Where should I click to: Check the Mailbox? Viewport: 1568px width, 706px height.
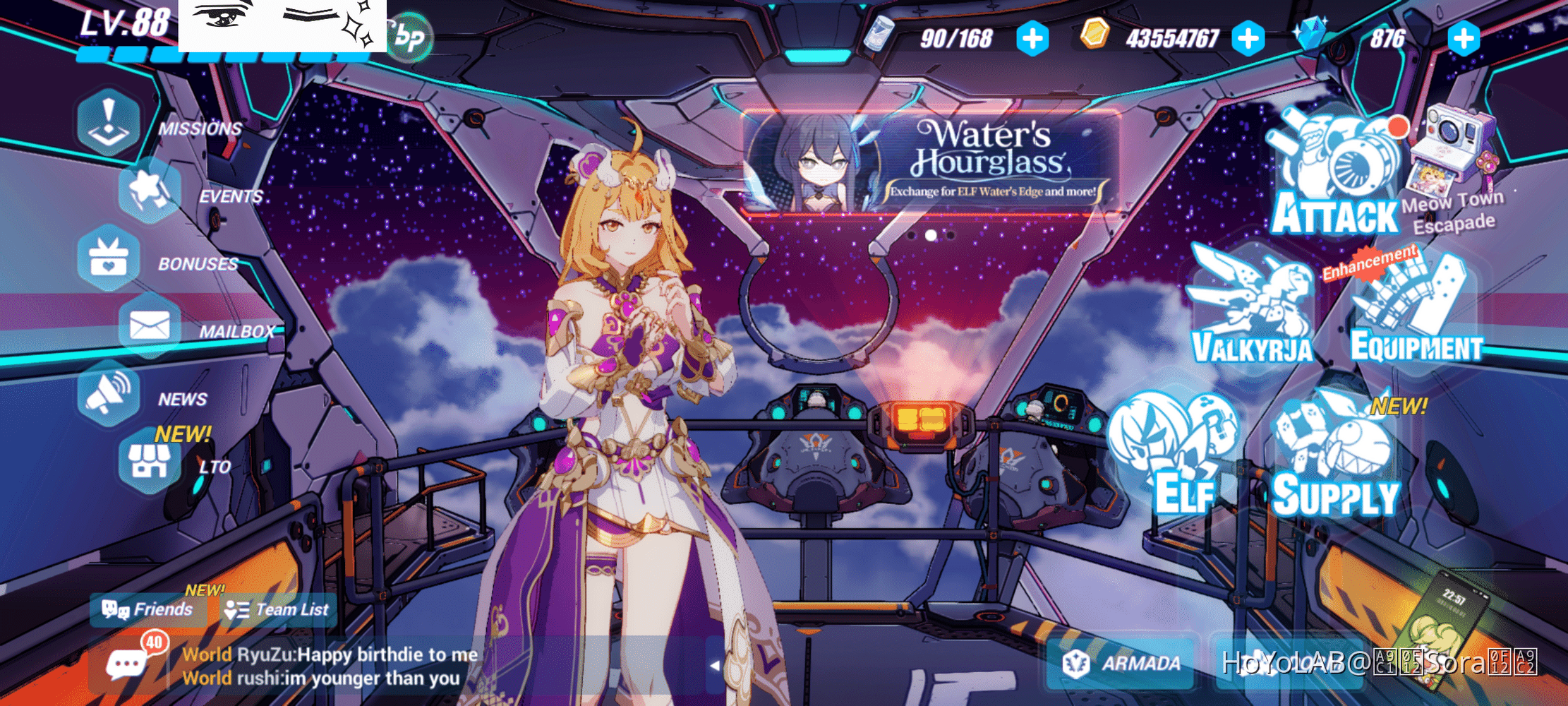150,325
